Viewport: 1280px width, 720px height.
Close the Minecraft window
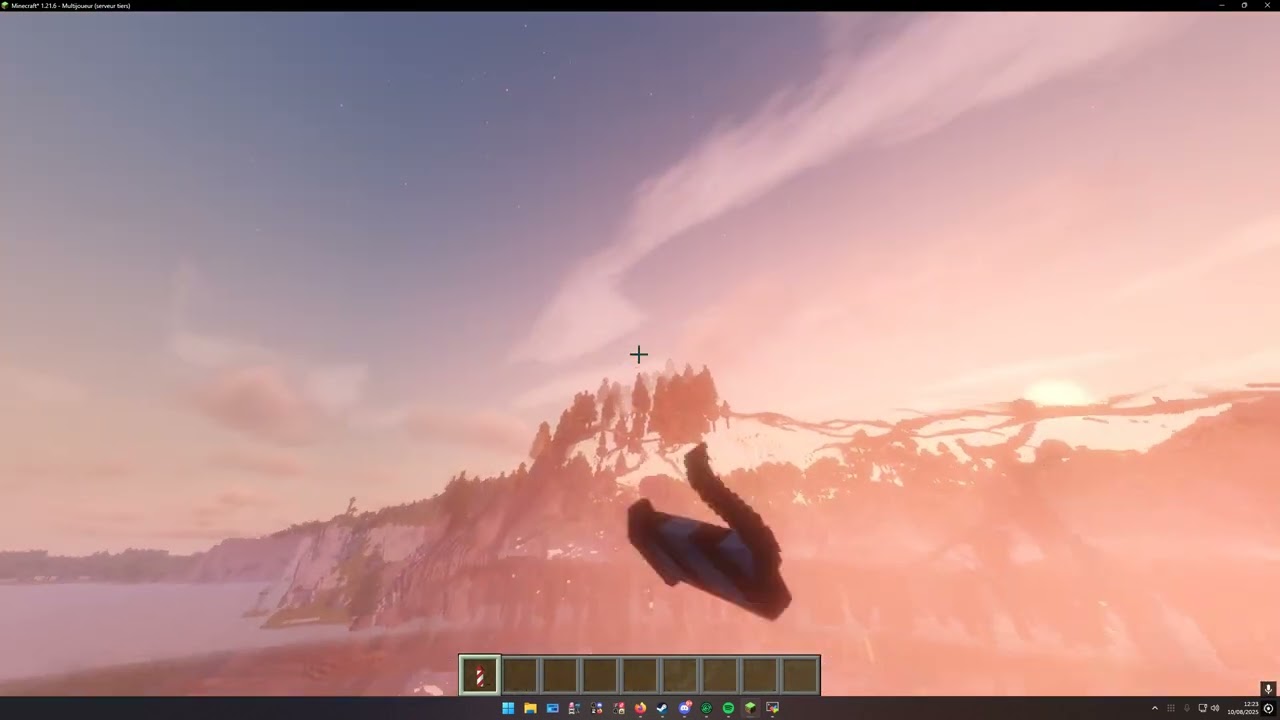[1267, 5]
